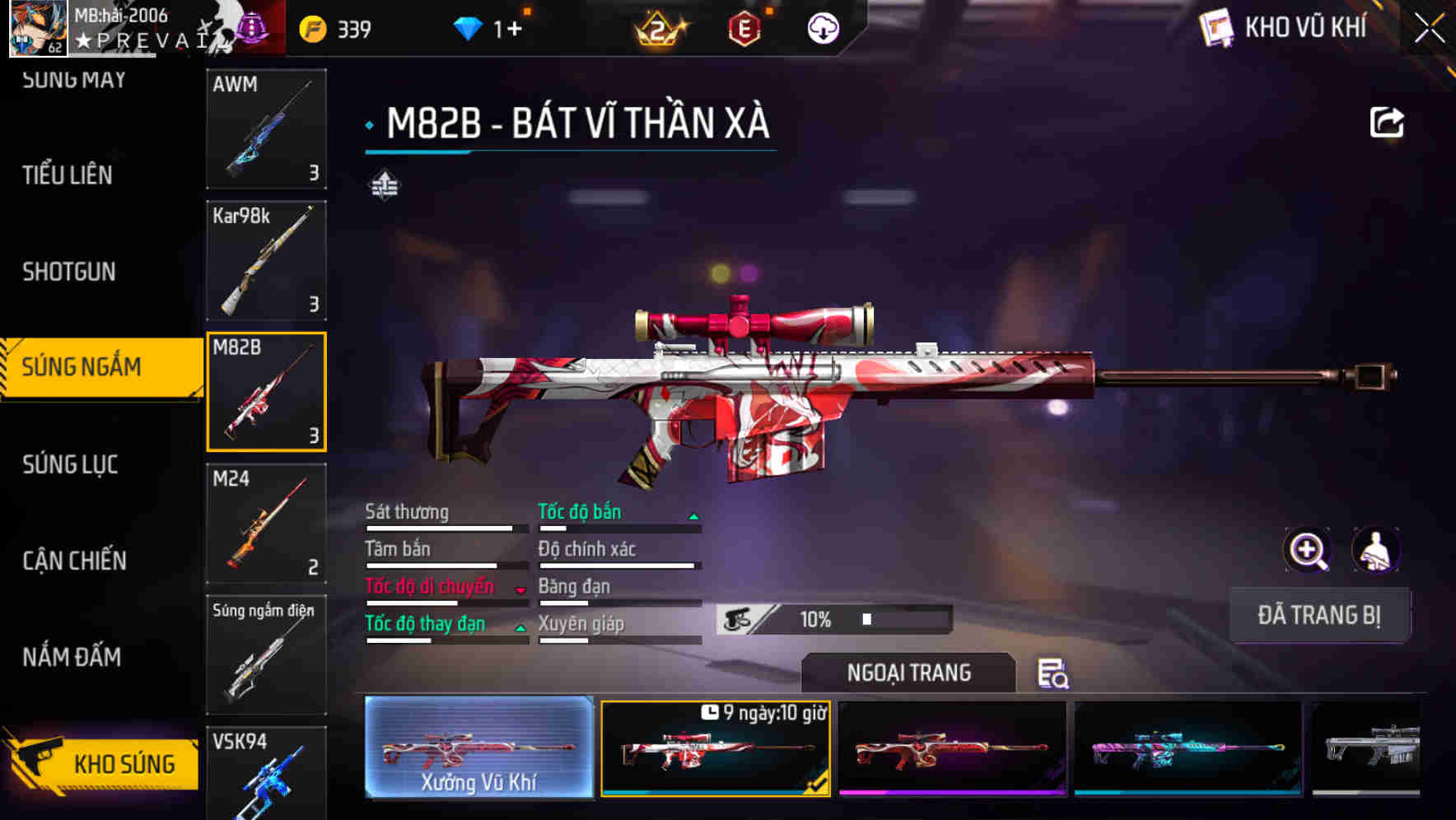Click the share icon near weapon title
Screen dimensions: 1456x820
click(1388, 121)
